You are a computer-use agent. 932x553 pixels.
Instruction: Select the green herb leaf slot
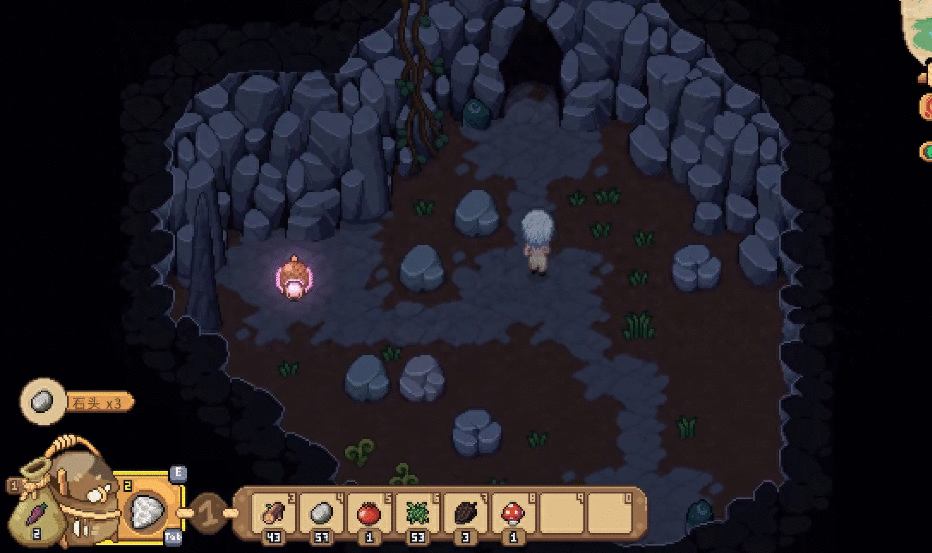click(417, 513)
